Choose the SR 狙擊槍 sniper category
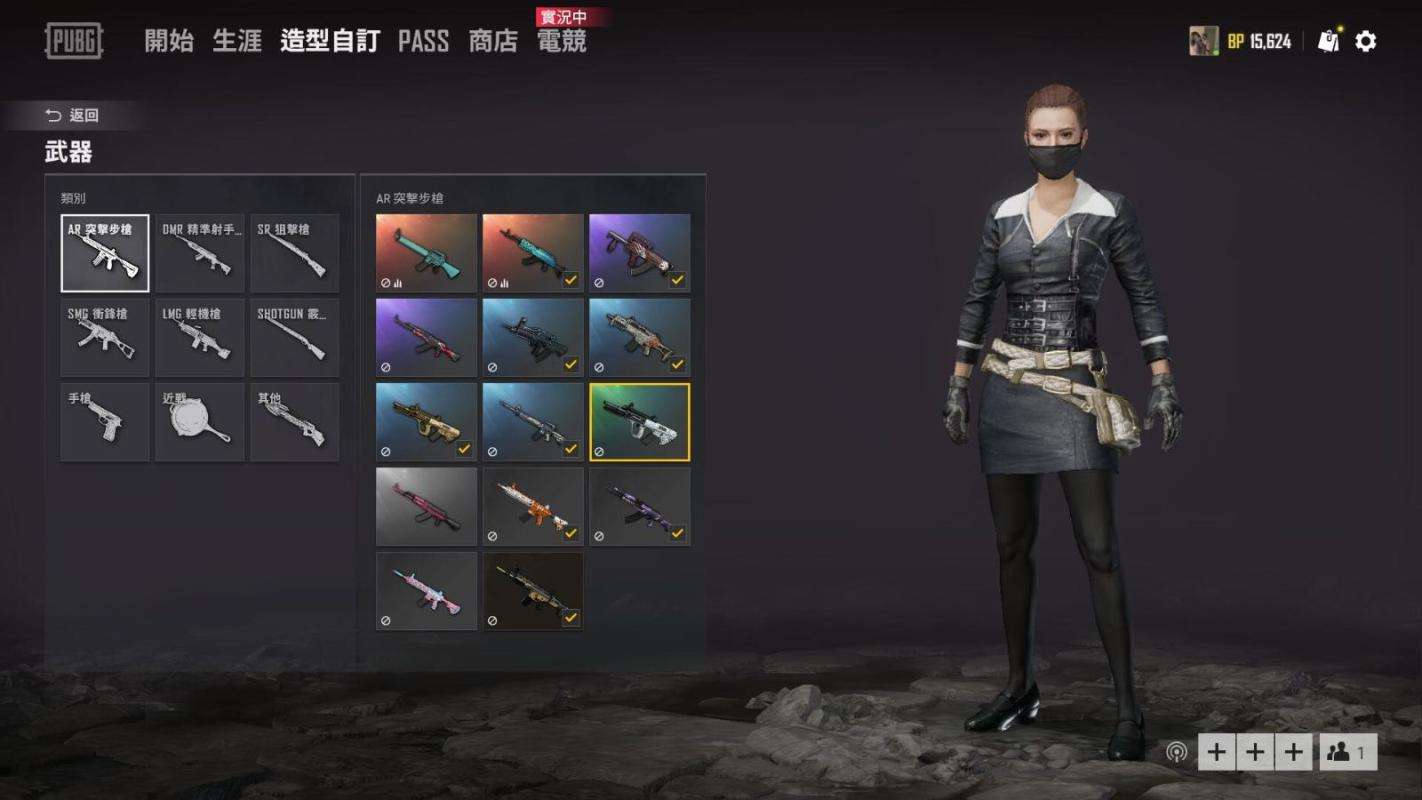Viewport: 1422px width, 800px height. tap(294, 253)
